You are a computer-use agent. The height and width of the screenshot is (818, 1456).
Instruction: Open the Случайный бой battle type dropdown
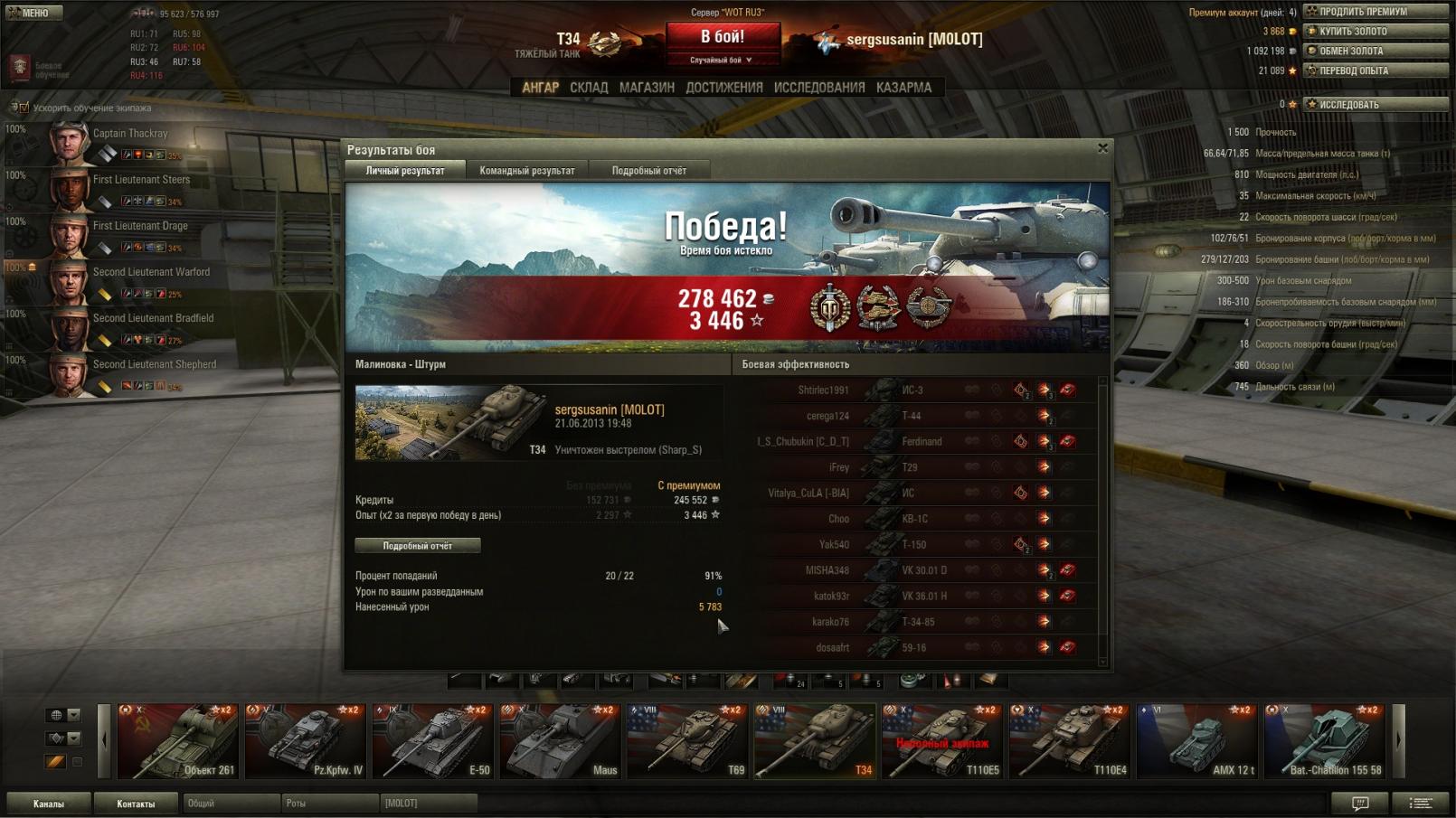722,60
